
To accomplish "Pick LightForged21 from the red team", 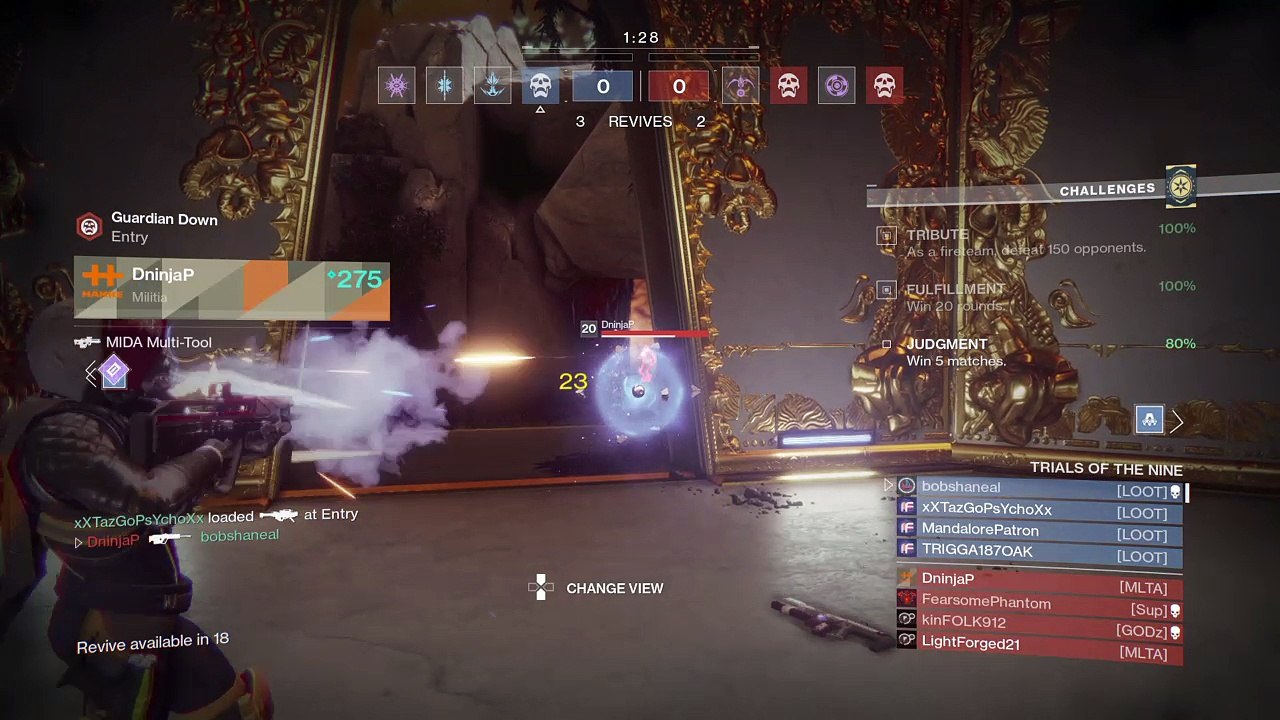I will (x=1040, y=646).
